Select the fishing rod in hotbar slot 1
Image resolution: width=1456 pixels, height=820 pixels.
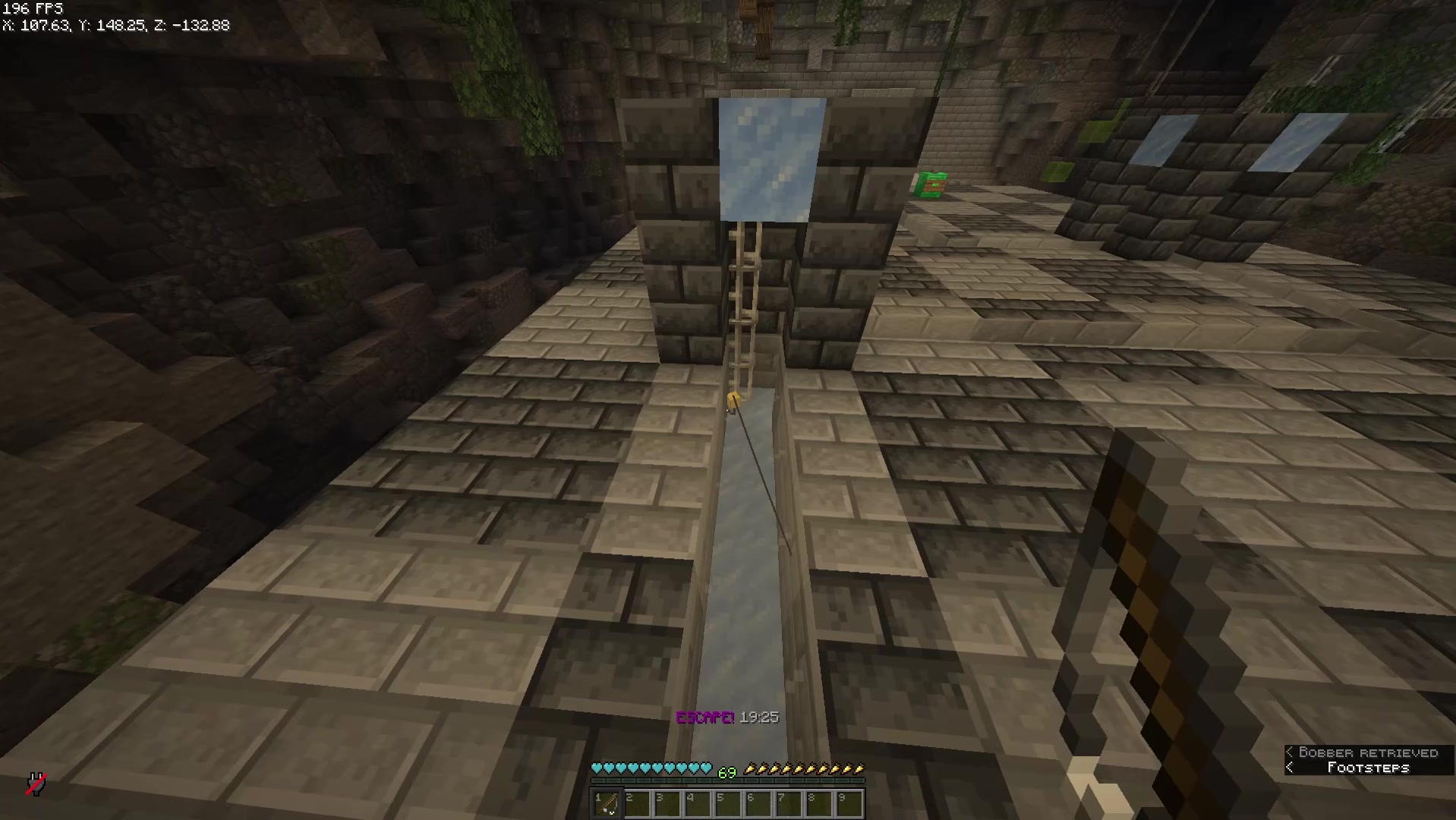click(x=607, y=803)
